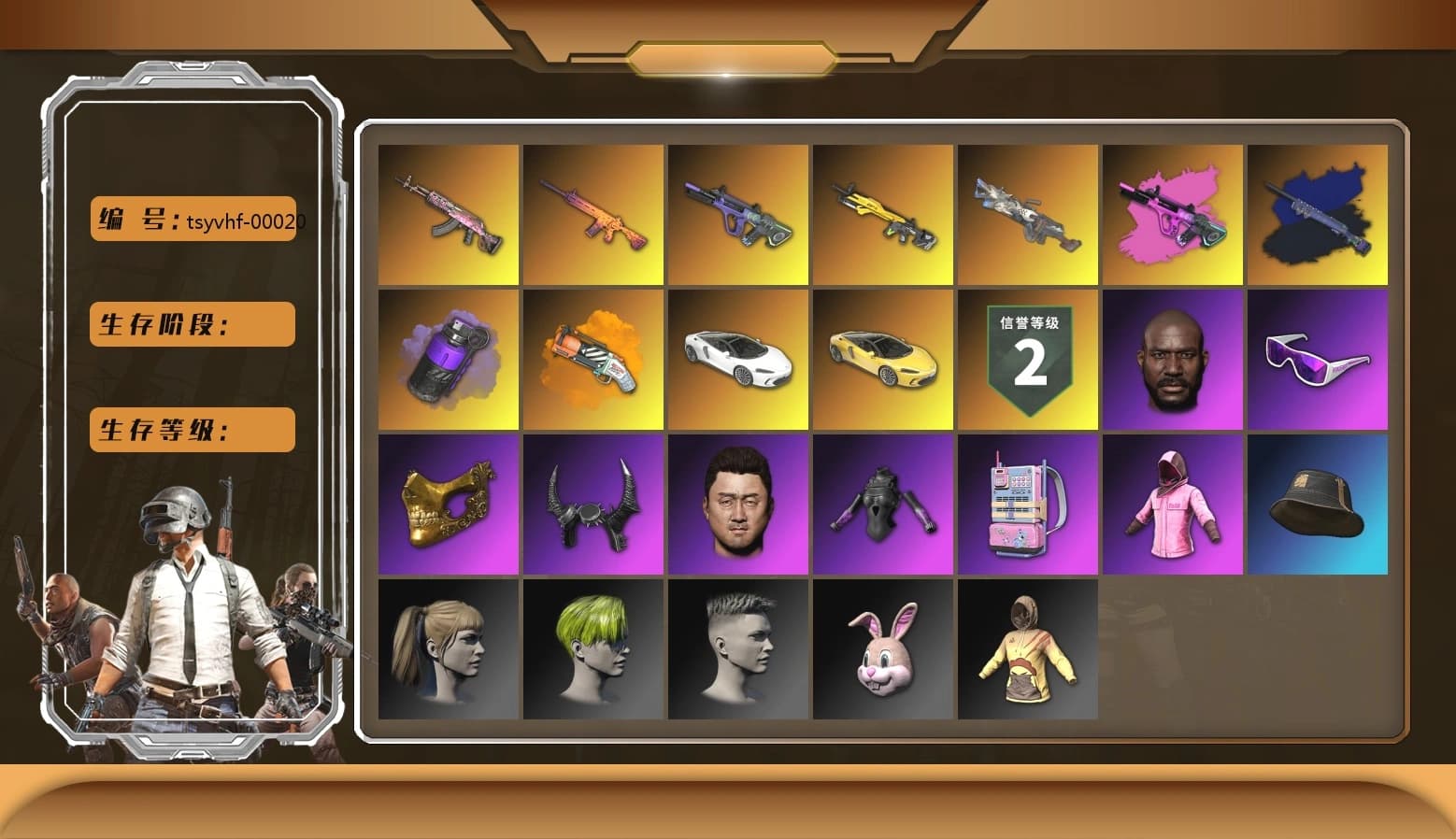Click the pink splash pattern rifle skin
The image size is (1456, 839).
[x=1173, y=214]
